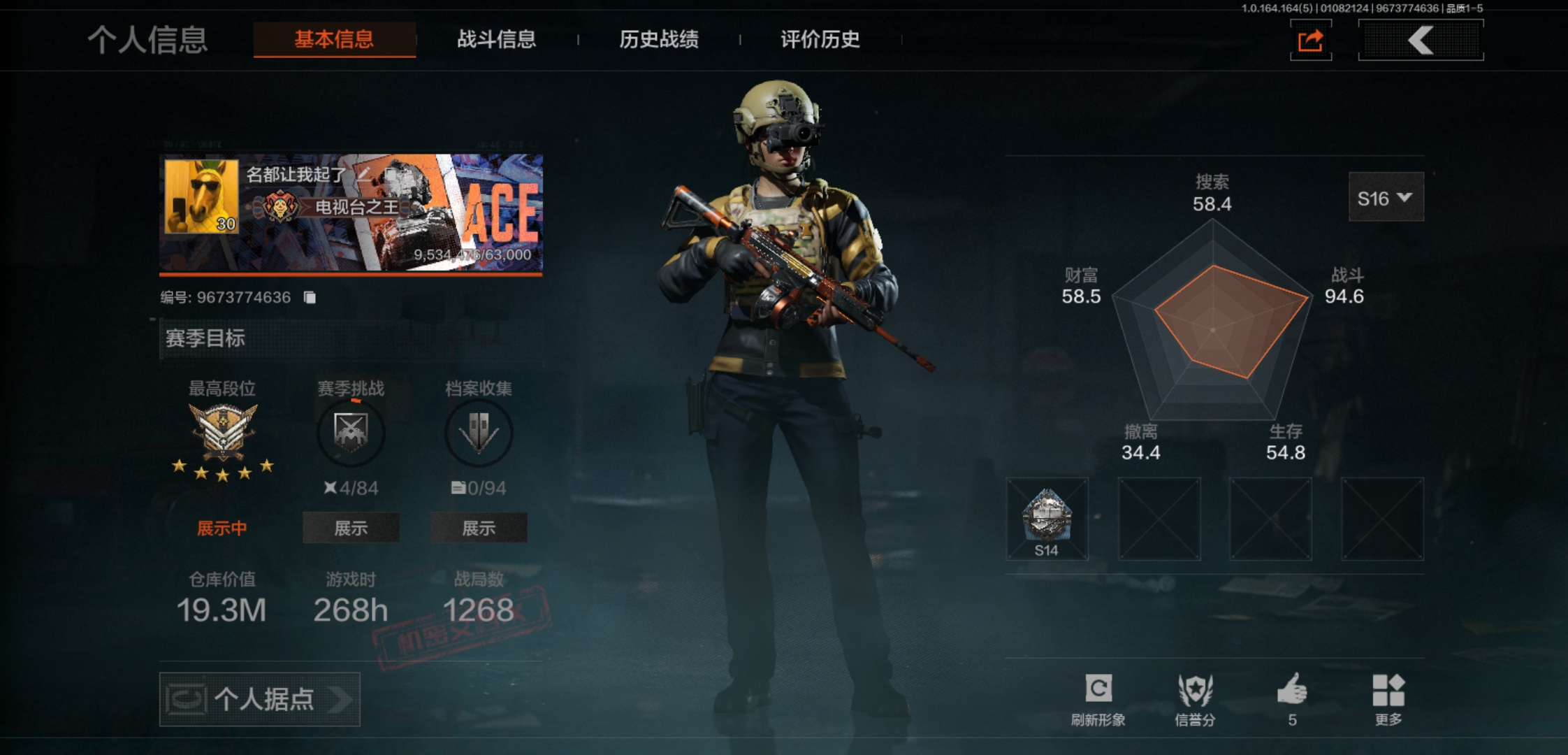Open 个人据点 personal base
This screenshot has height=755, width=1568.
coord(260,699)
